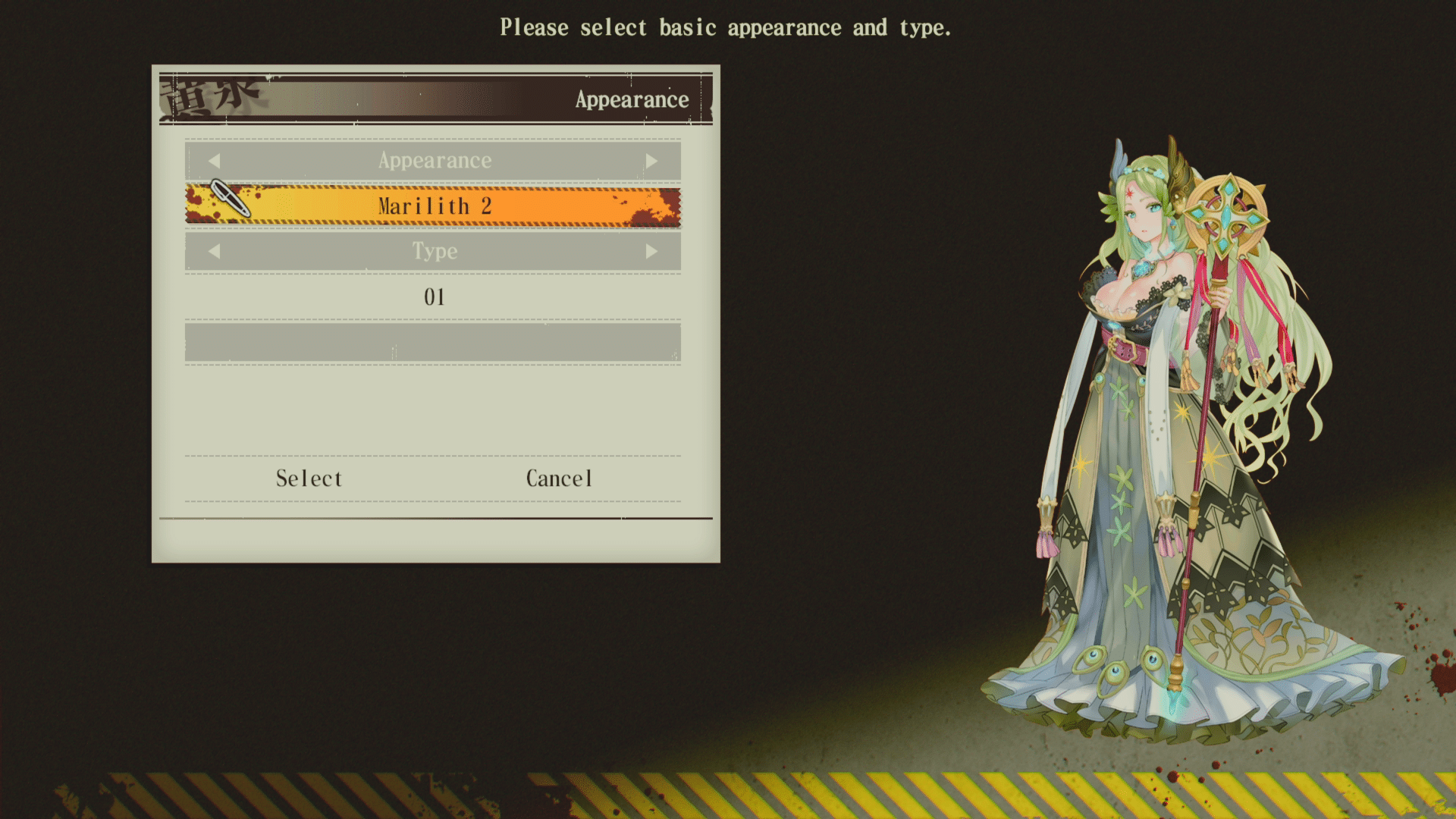This screenshot has width=1456, height=819.
Task: Open the Appearance selector bar
Action: pos(434,160)
